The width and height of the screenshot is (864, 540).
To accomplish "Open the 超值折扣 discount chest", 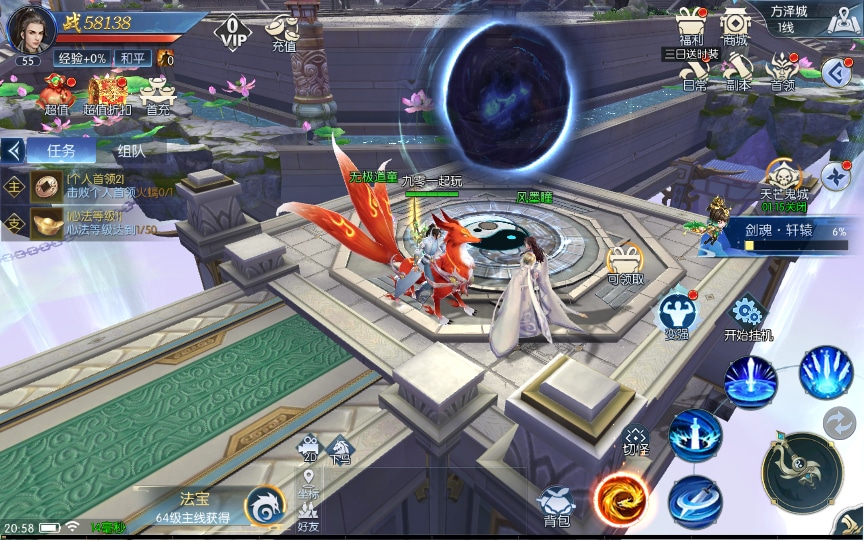I will tap(107, 94).
